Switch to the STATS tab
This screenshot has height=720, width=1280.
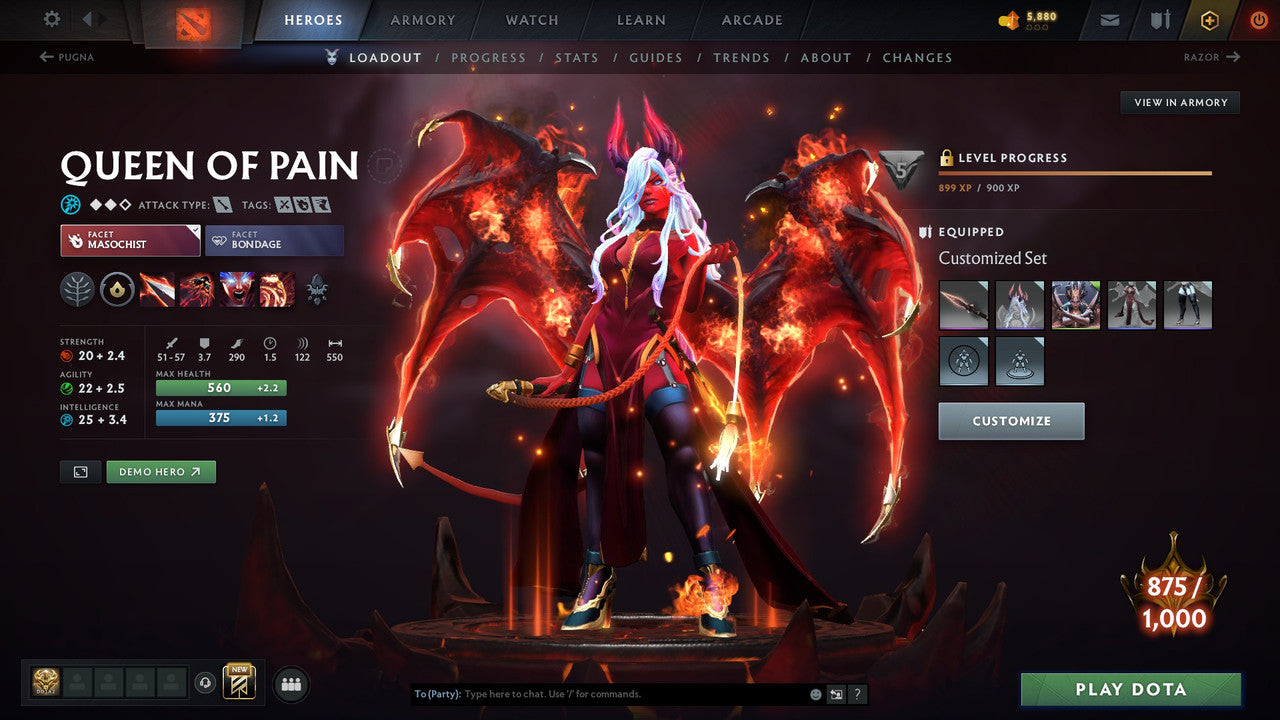(x=577, y=57)
